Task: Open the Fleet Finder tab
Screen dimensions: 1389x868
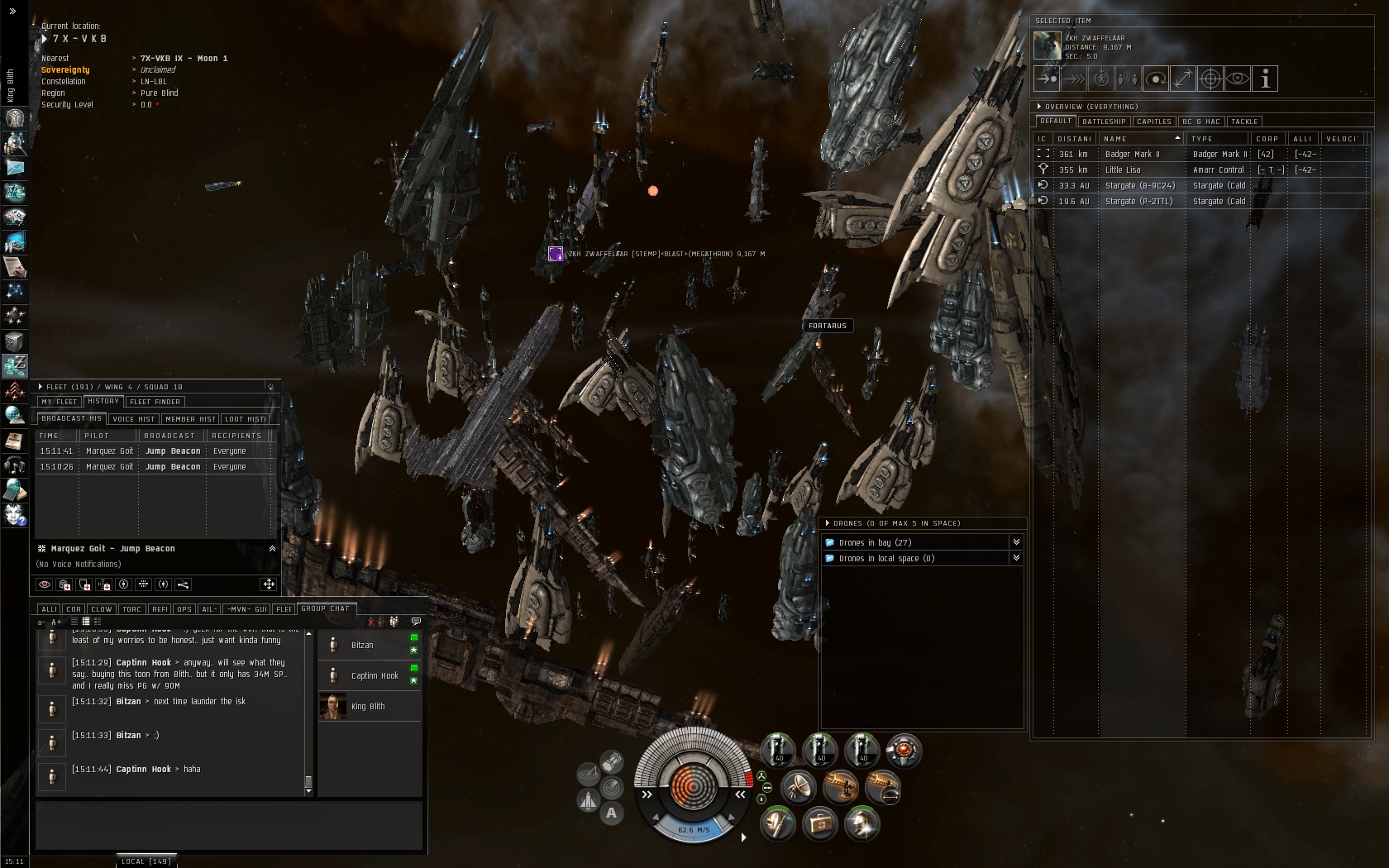Action: point(155,402)
